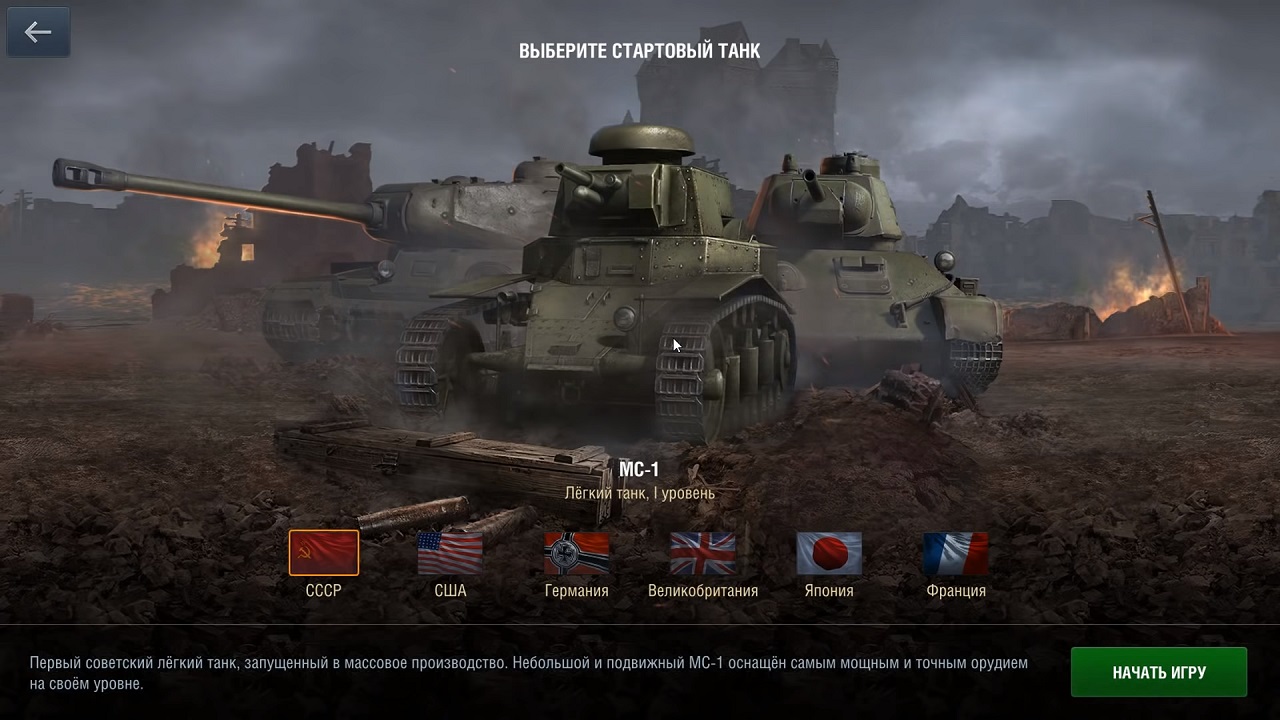Screen dimensions: 1280x720
Task: Choose the США nation flag
Action: (450, 553)
